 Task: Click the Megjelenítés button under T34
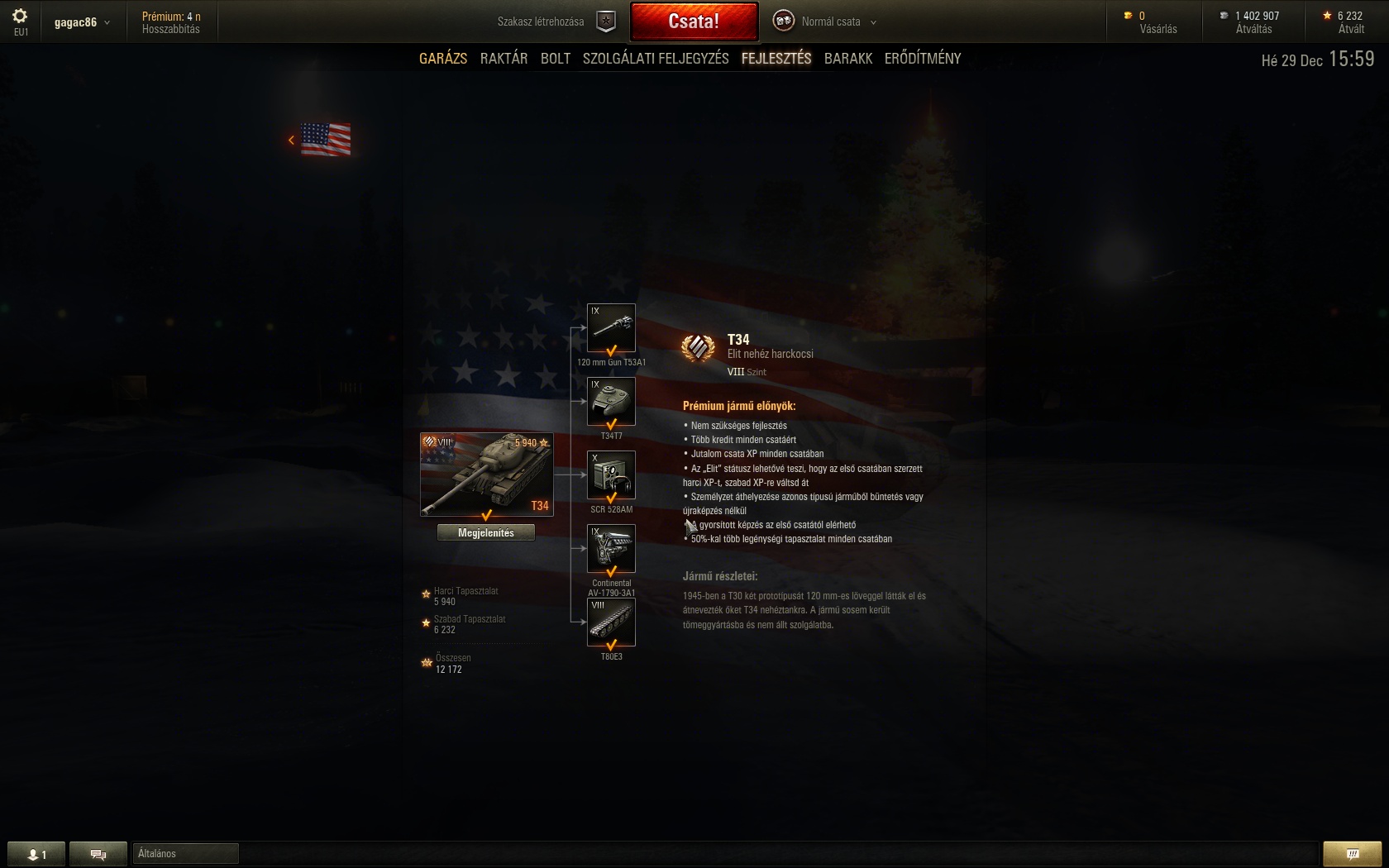486,533
